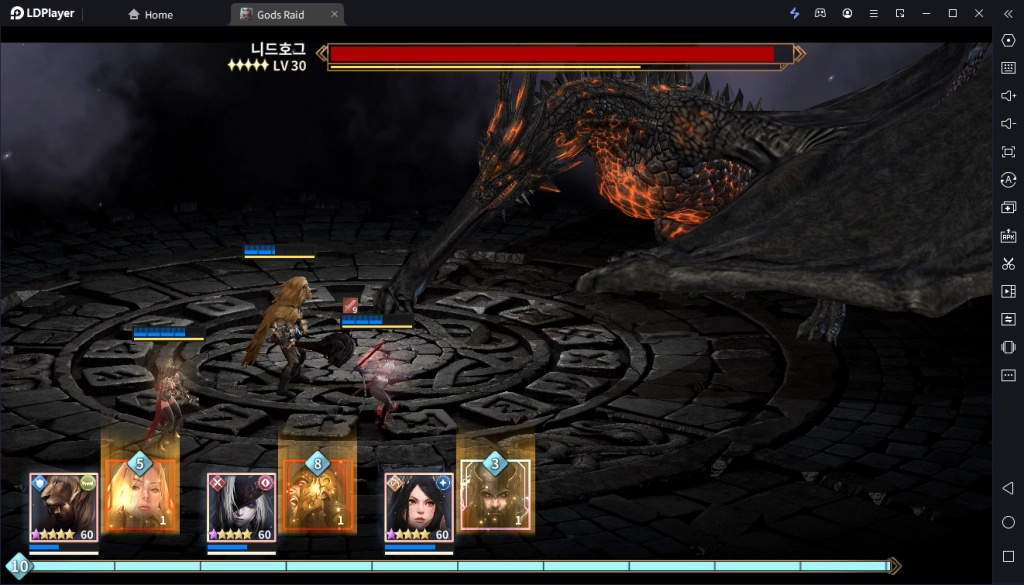The image size is (1024, 585).
Task: Close the Gods Raid tab
Action: [334, 14]
